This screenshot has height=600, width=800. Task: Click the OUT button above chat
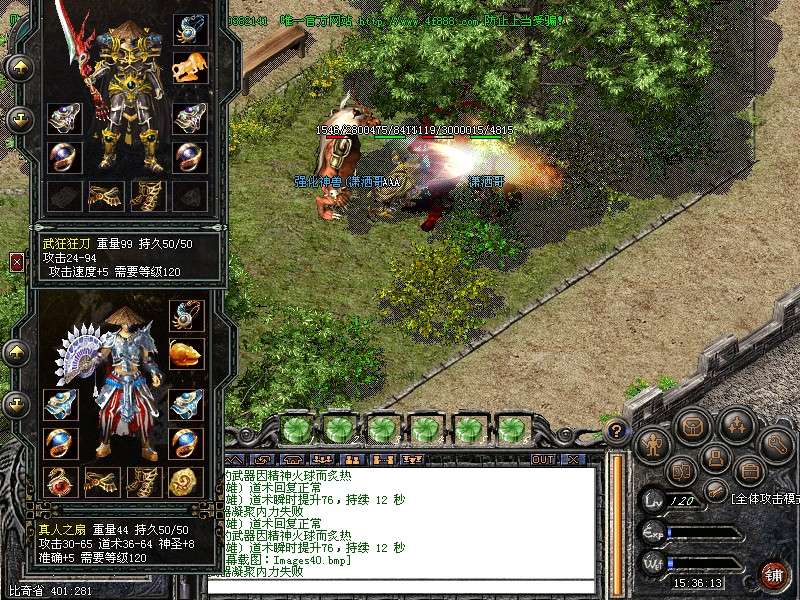click(543, 460)
